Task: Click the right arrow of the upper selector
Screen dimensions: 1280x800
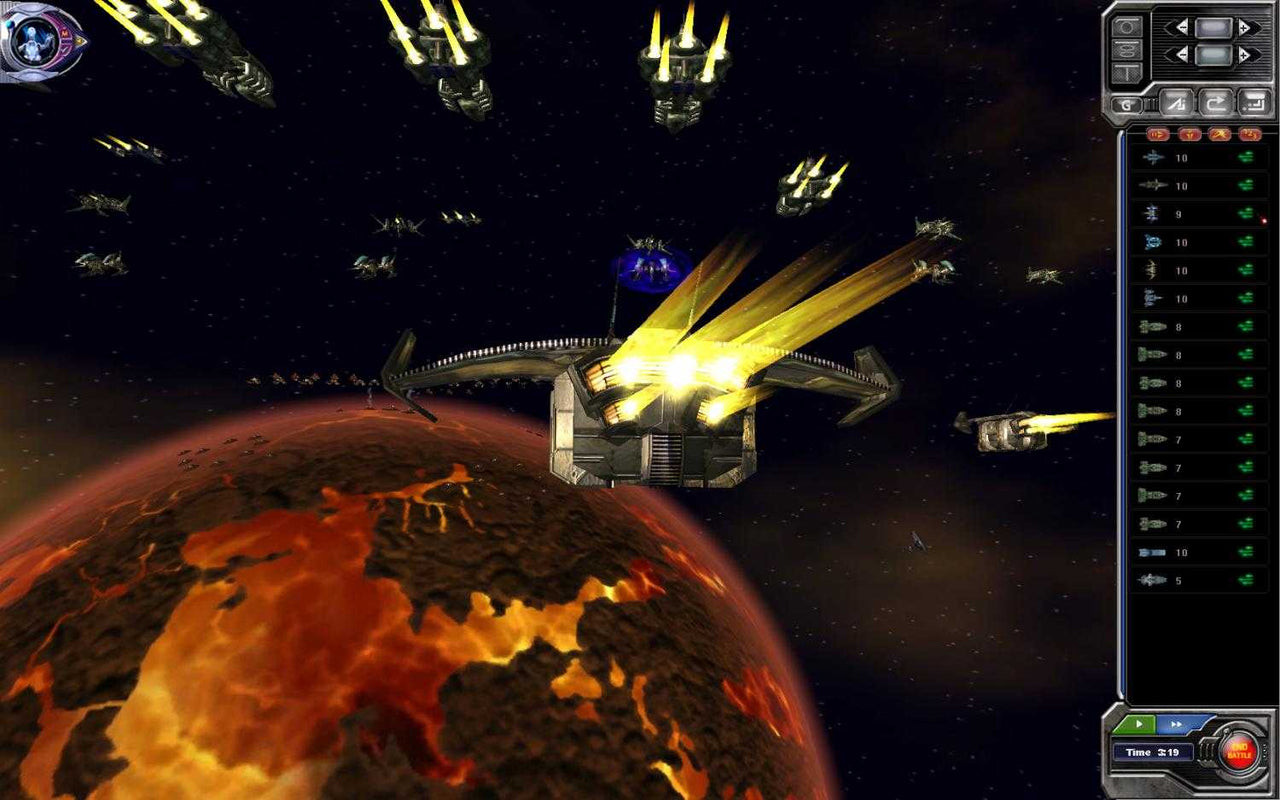Action: [1247, 26]
